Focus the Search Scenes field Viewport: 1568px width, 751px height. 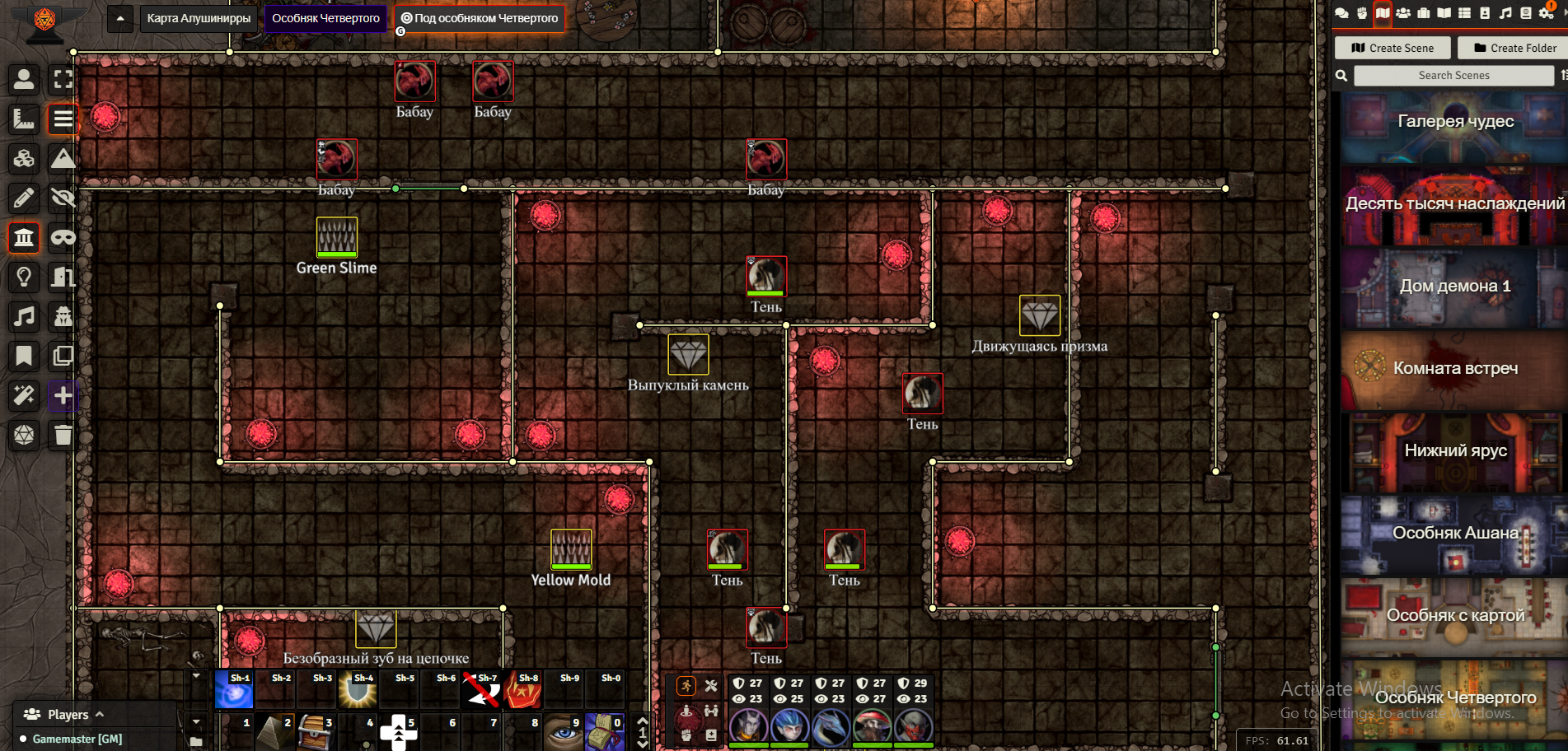(x=1453, y=75)
